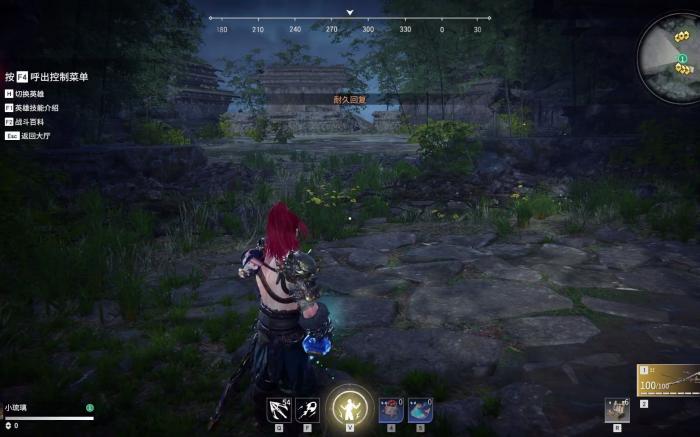Trigger the glowing golden ultimate ability
The height and width of the screenshot is (437, 700).
(349, 406)
